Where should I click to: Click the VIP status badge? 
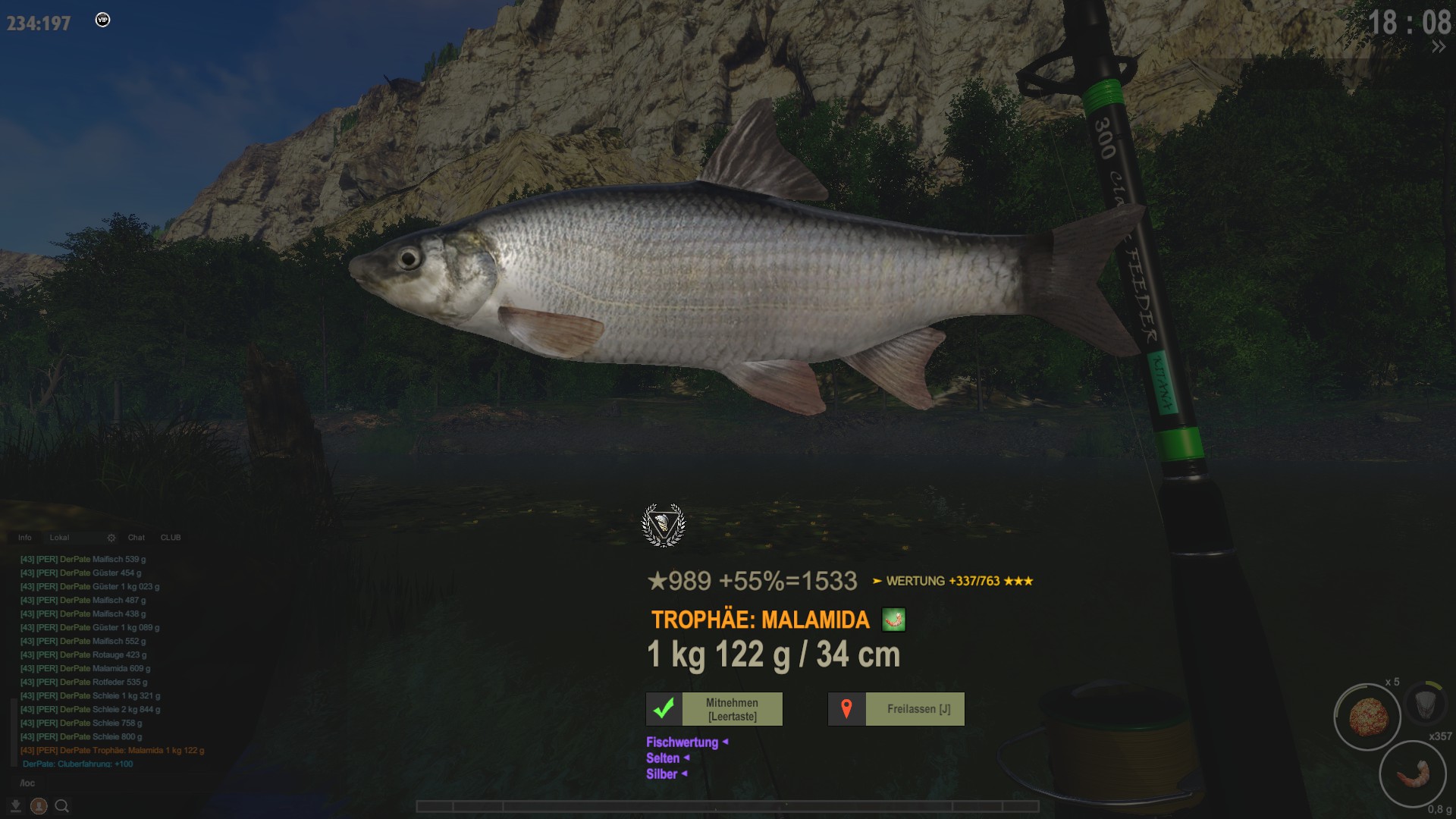coord(103,20)
